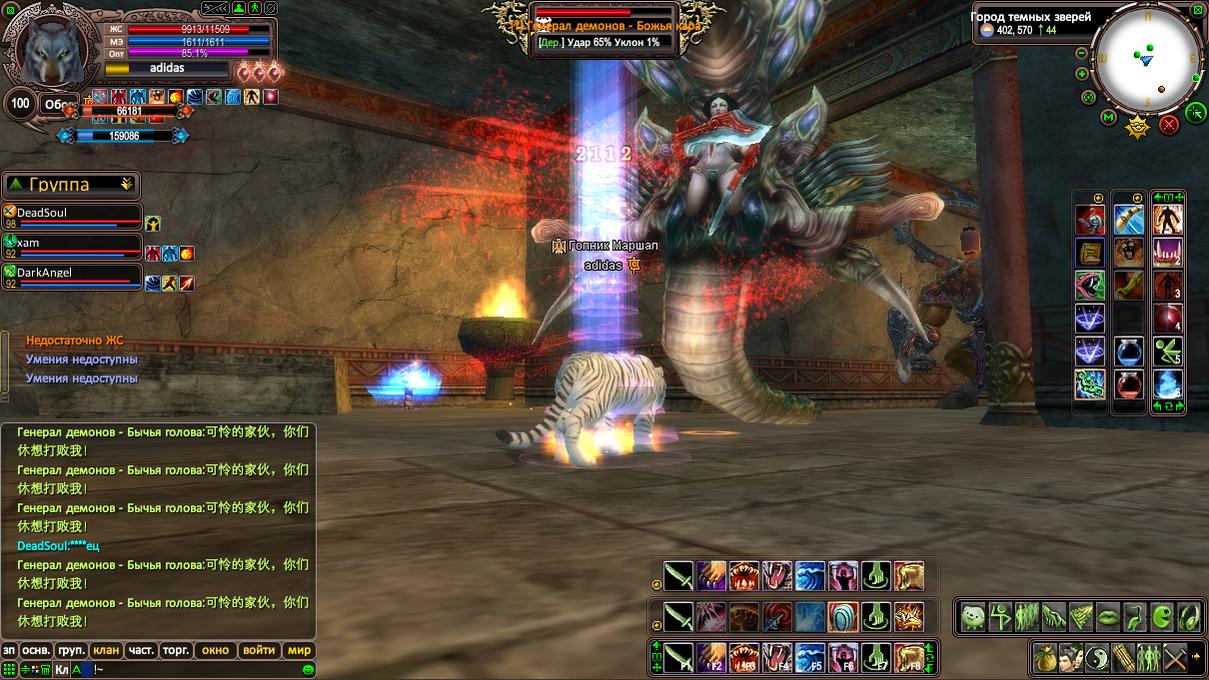Open the green lips emote action

click(1107, 617)
